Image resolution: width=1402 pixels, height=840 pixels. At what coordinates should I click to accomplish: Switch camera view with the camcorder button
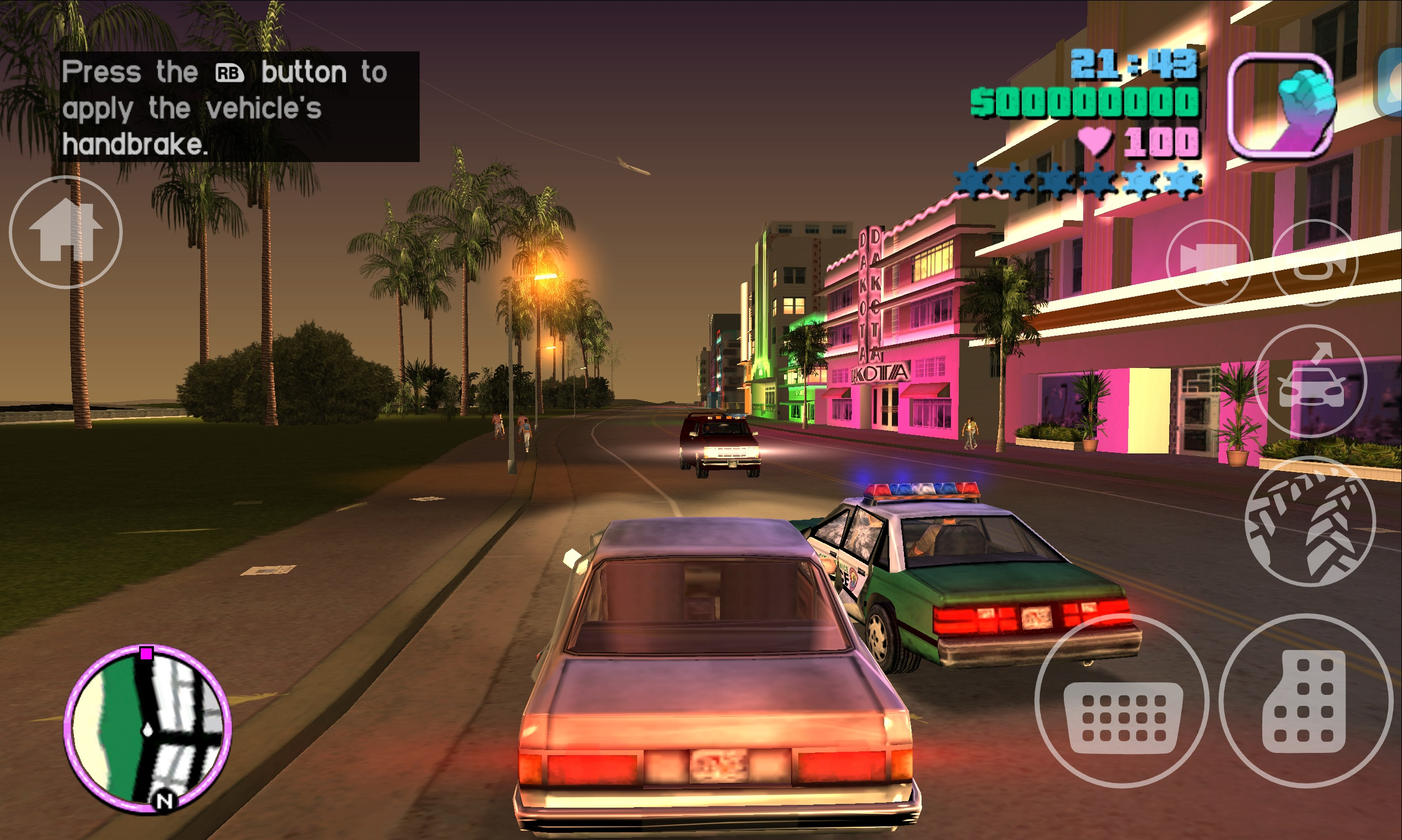click(1209, 262)
